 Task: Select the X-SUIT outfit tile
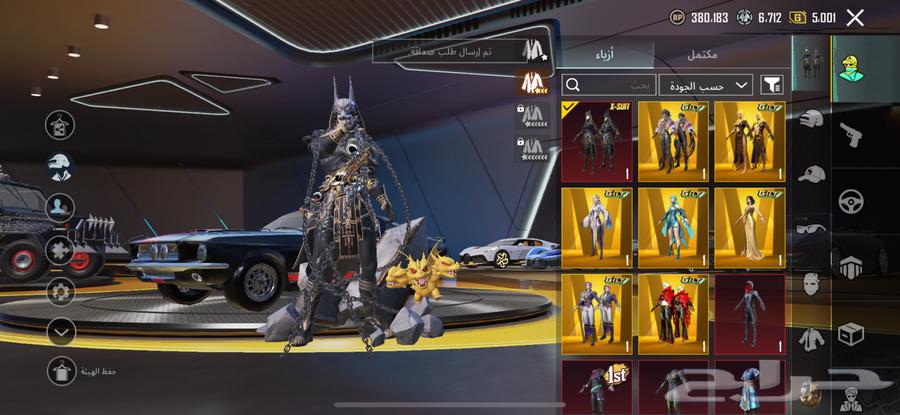596,141
